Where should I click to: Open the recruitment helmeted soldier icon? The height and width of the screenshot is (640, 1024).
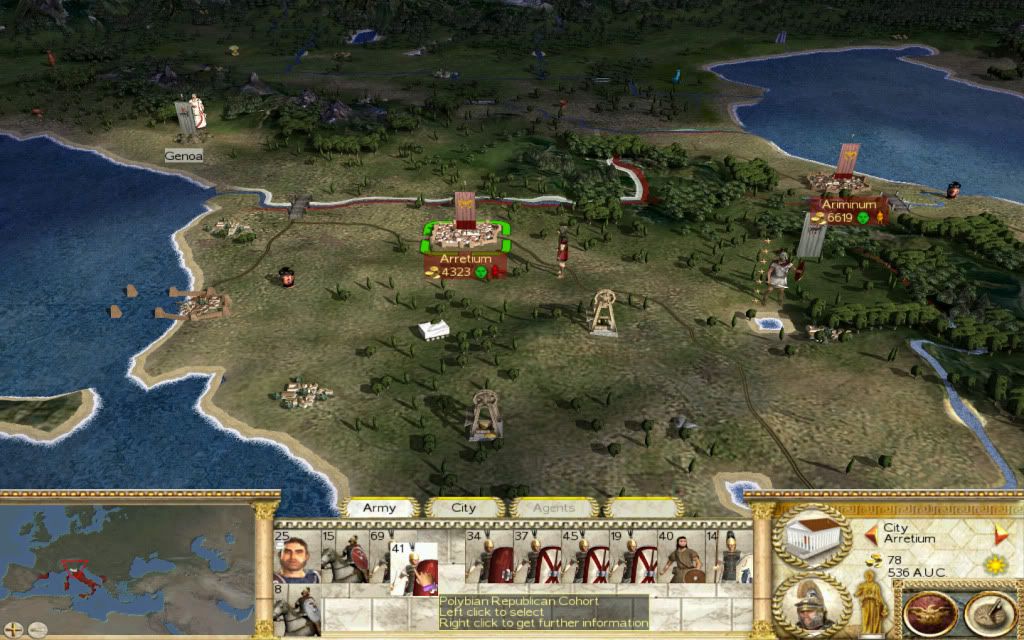click(811, 603)
